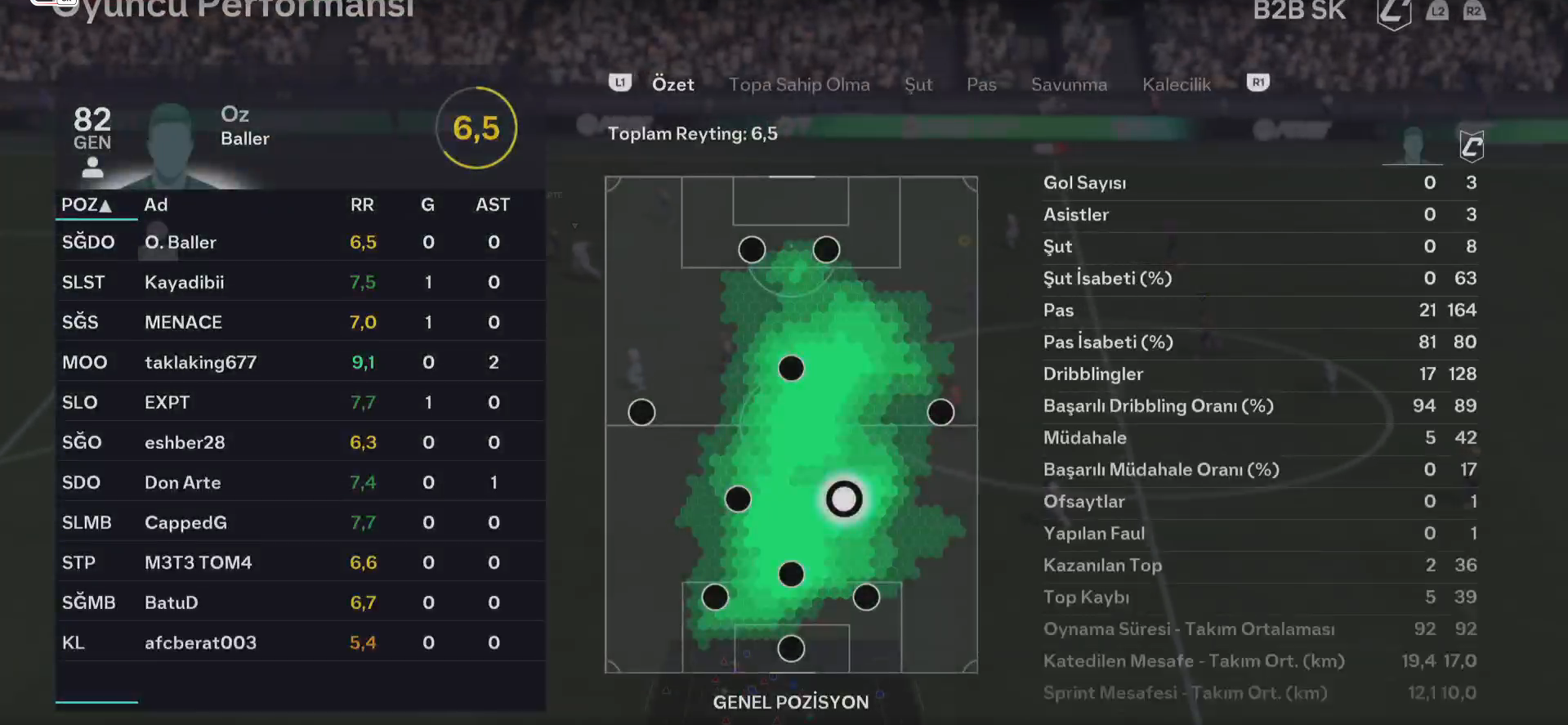The width and height of the screenshot is (1568, 725).
Task: Show the Pas tab
Action: pos(981,84)
